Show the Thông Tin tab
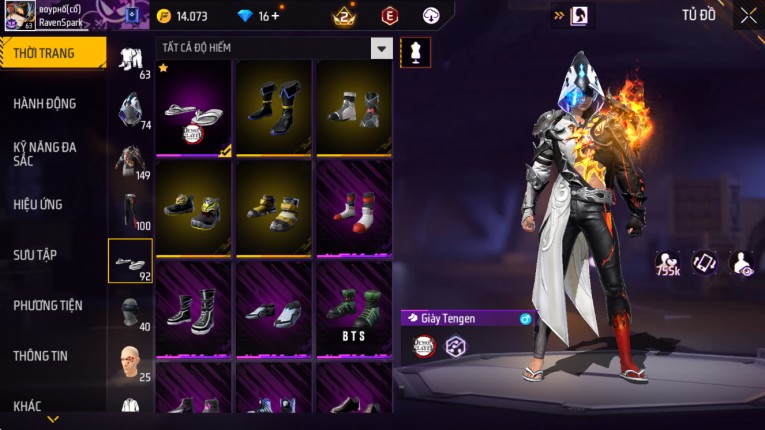The width and height of the screenshot is (765, 430). [x=41, y=355]
